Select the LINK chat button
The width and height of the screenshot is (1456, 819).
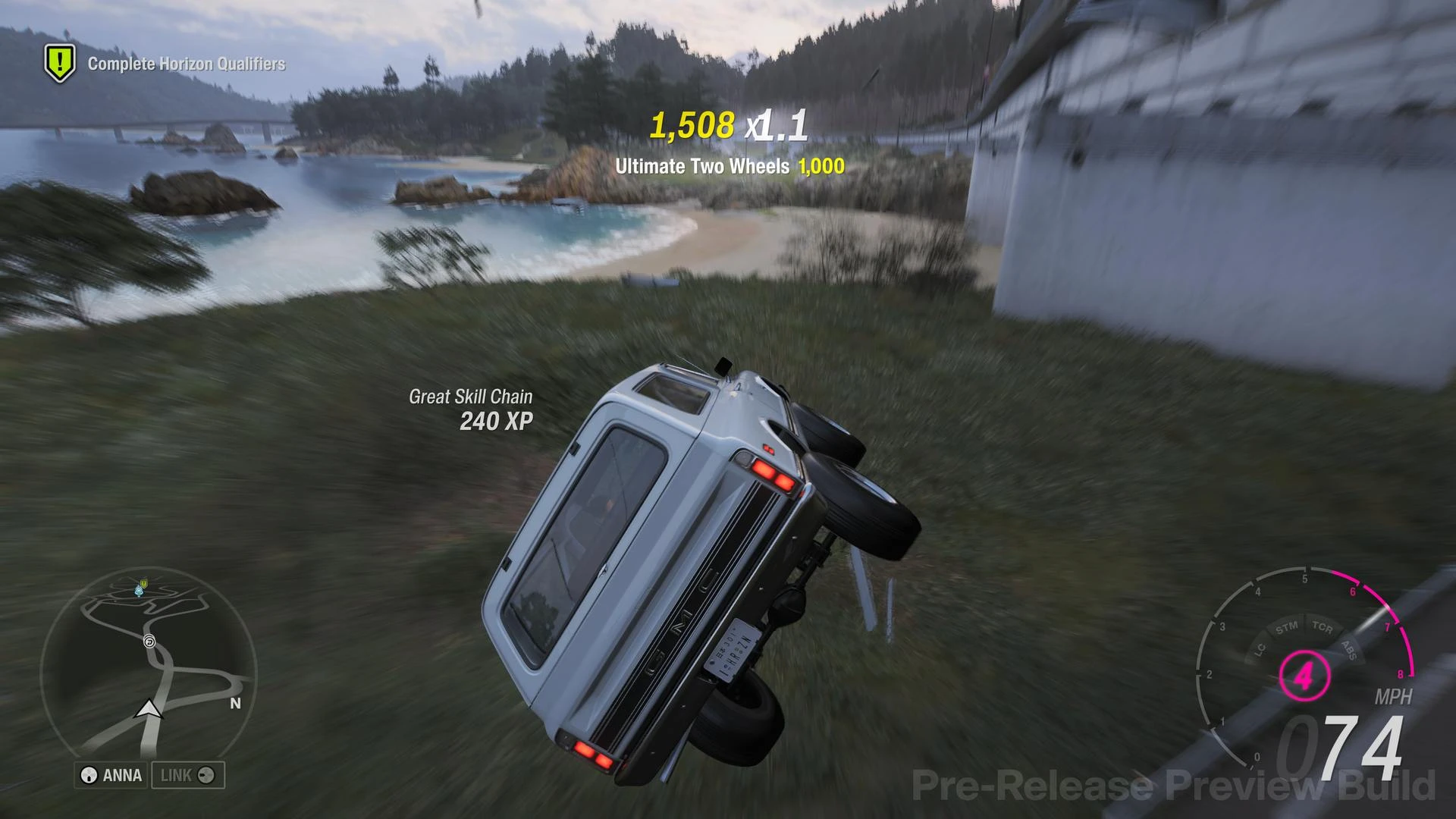tap(187, 775)
